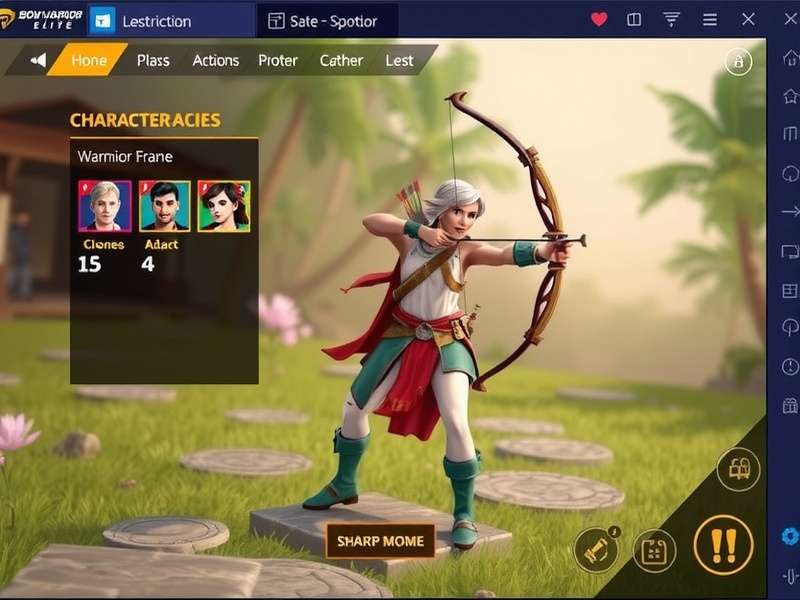
Task: Switch to the Home tab
Action: [x=88, y=60]
